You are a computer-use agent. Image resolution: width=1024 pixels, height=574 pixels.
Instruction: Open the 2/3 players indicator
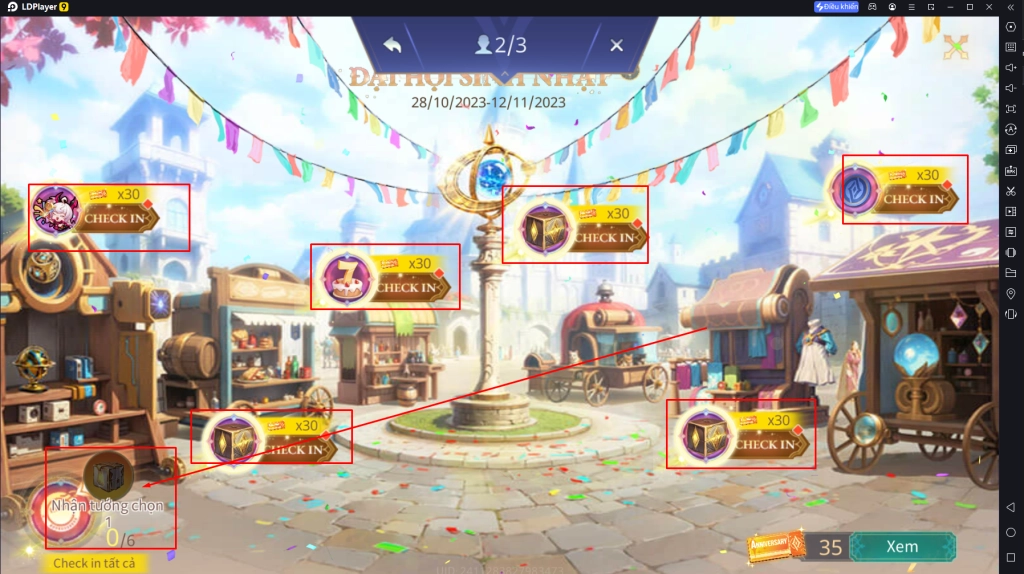[502, 45]
